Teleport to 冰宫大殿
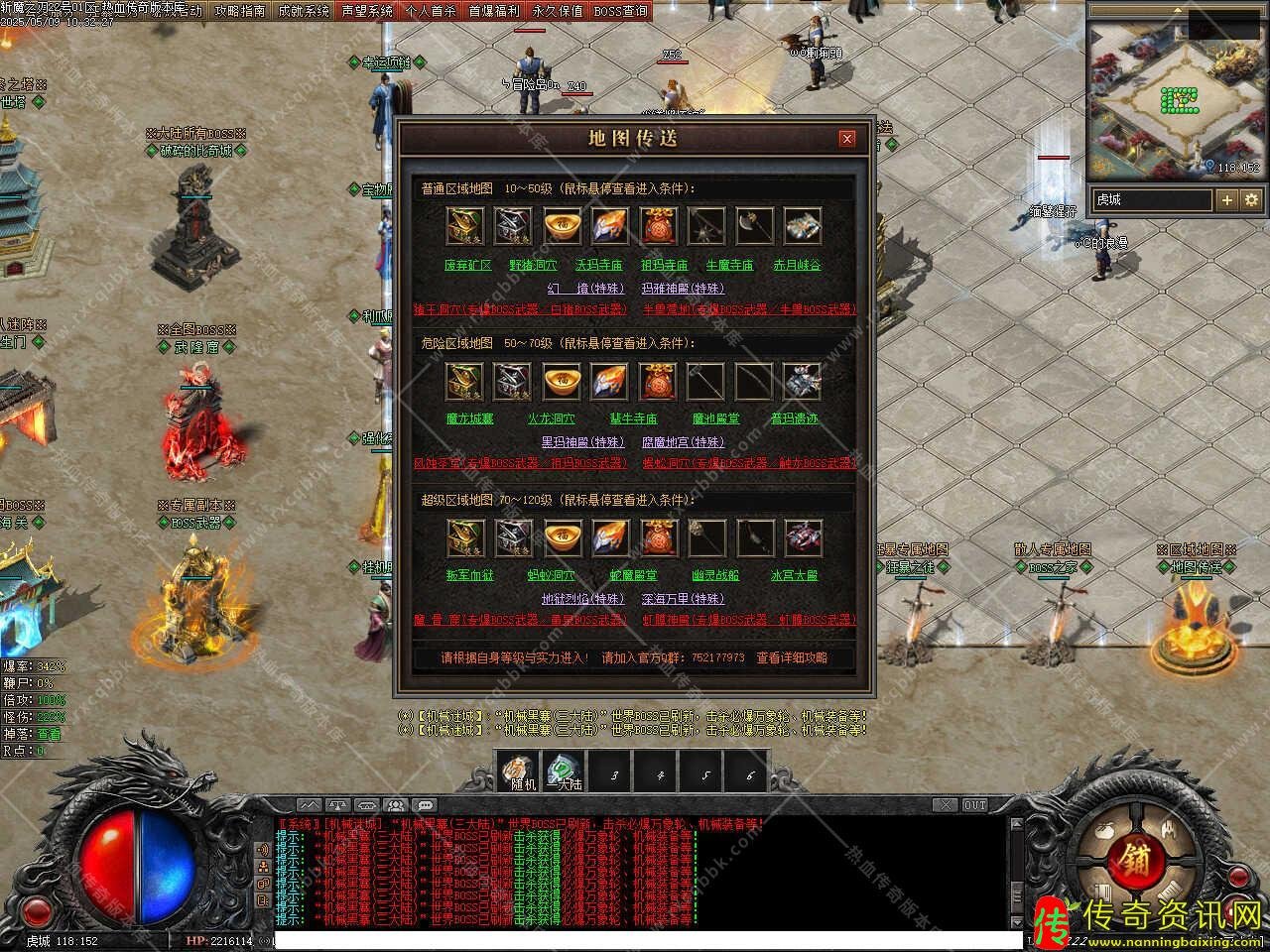The image size is (1270, 952). point(795,575)
